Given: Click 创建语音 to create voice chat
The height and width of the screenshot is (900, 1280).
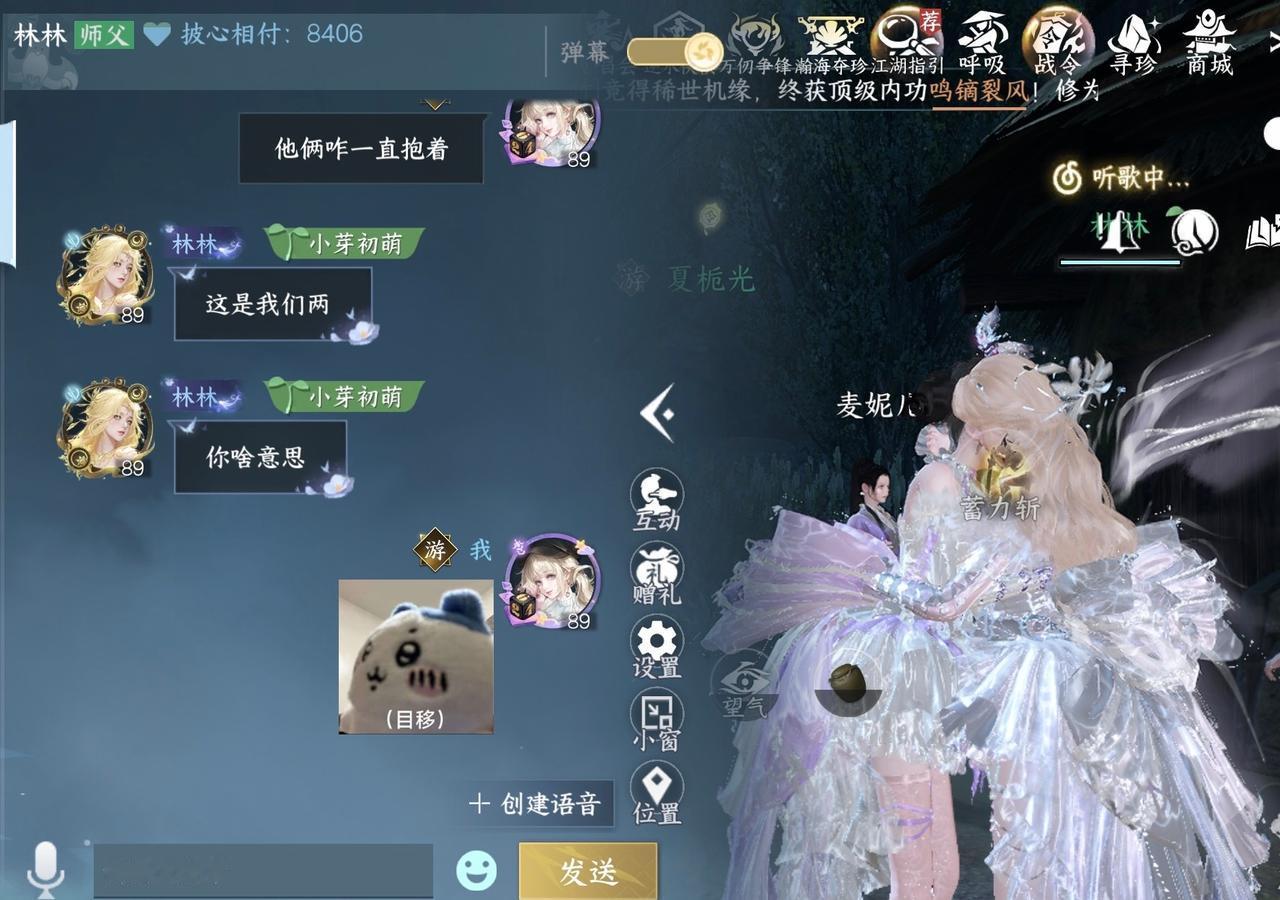Looking at the screenshot, I should coord(536,801).
